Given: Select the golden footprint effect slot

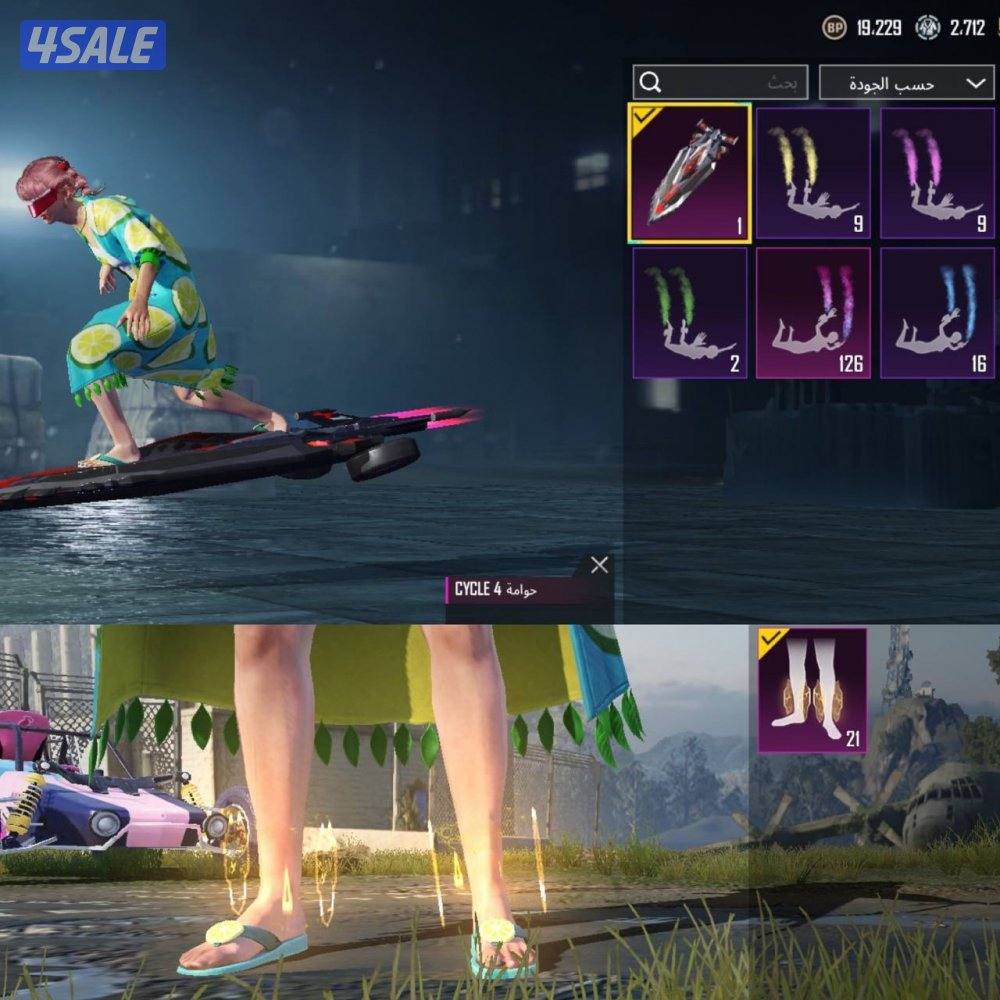Looking at the screenshot, I should [812, 691].
